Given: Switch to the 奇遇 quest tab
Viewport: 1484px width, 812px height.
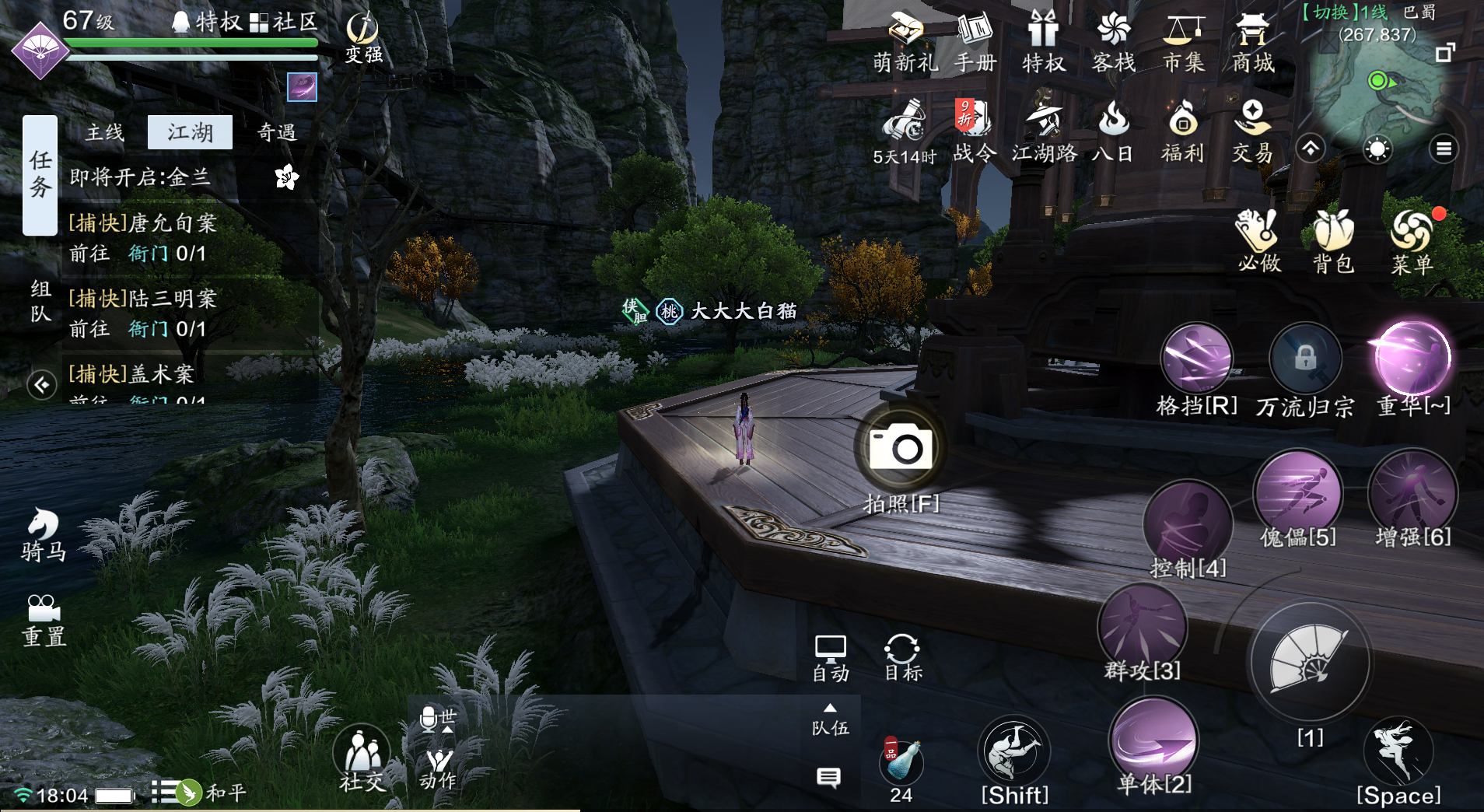Looking at the screenshot, I should pos(277,133).
